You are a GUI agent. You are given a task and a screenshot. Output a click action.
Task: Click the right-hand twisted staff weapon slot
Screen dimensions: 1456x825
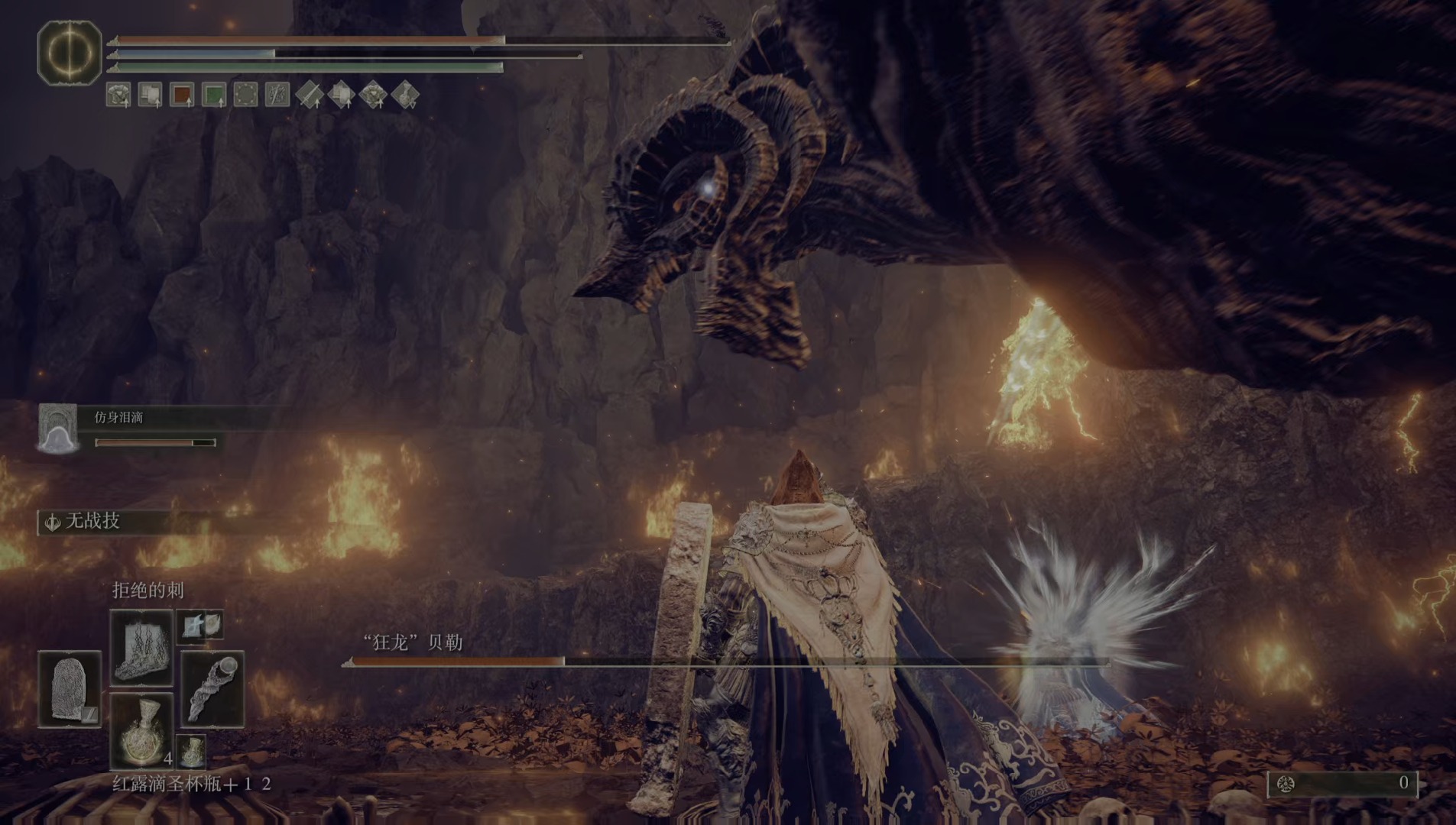[x=212, y=688]
